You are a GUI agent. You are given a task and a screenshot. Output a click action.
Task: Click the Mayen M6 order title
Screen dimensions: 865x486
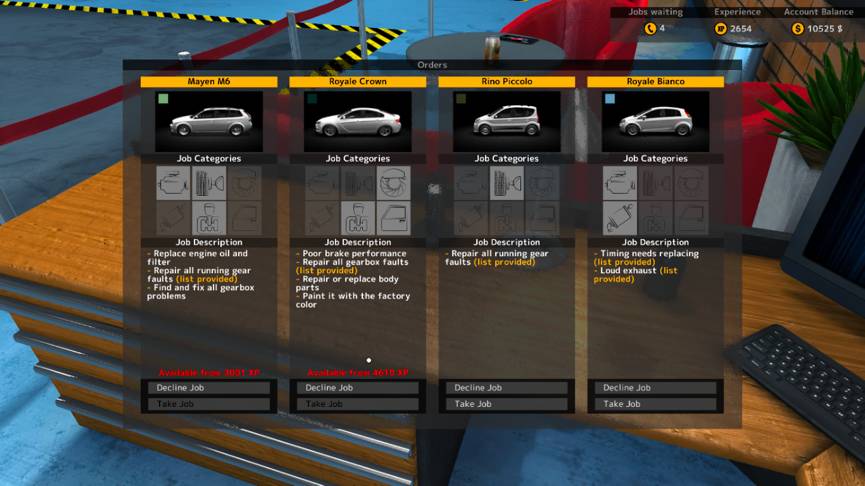click(x=209, y=82)
